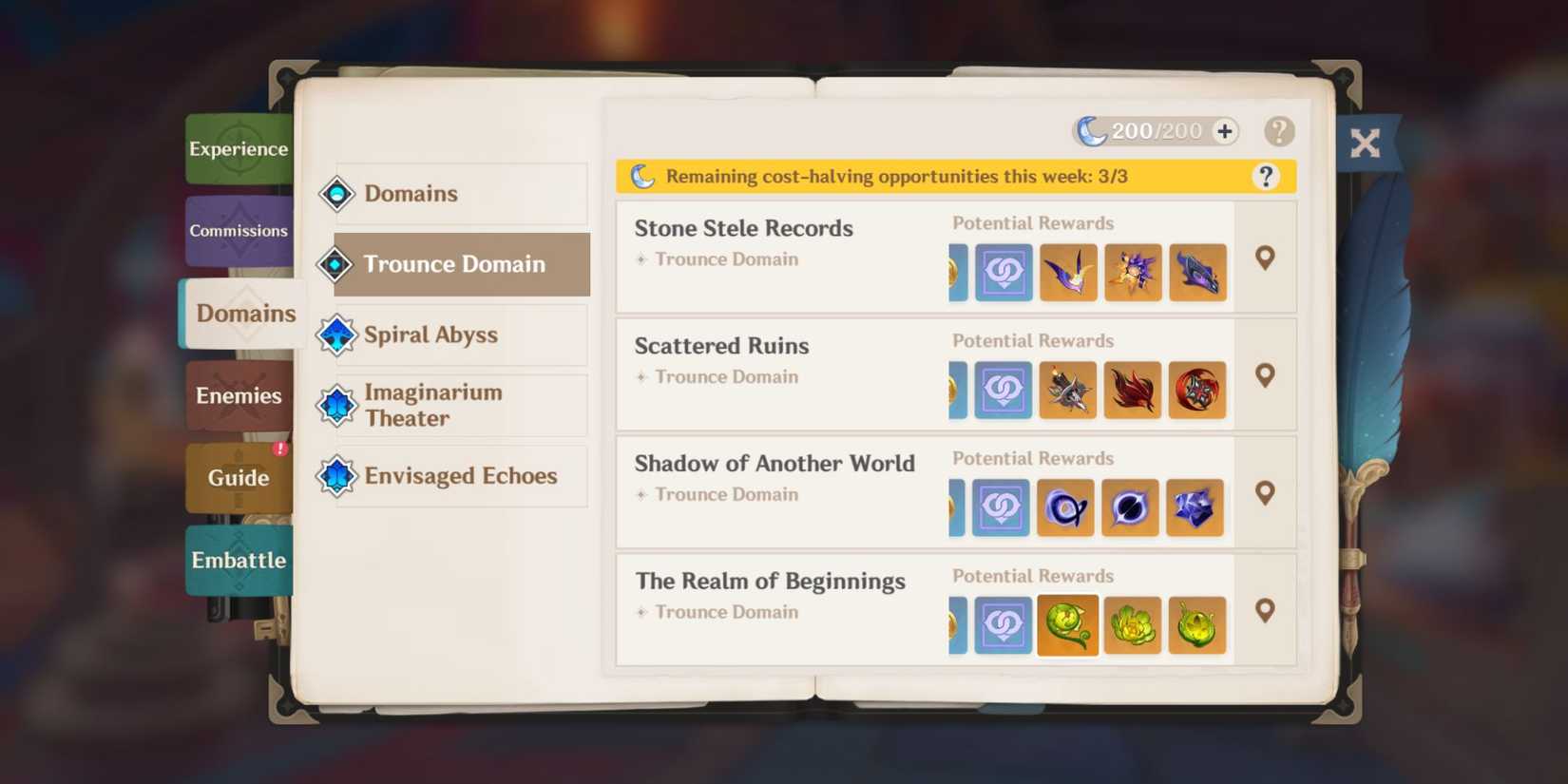Click the map pin for Shadow of Another World
This screenshot has height=784, width=1568.
tap(1265, 492)
